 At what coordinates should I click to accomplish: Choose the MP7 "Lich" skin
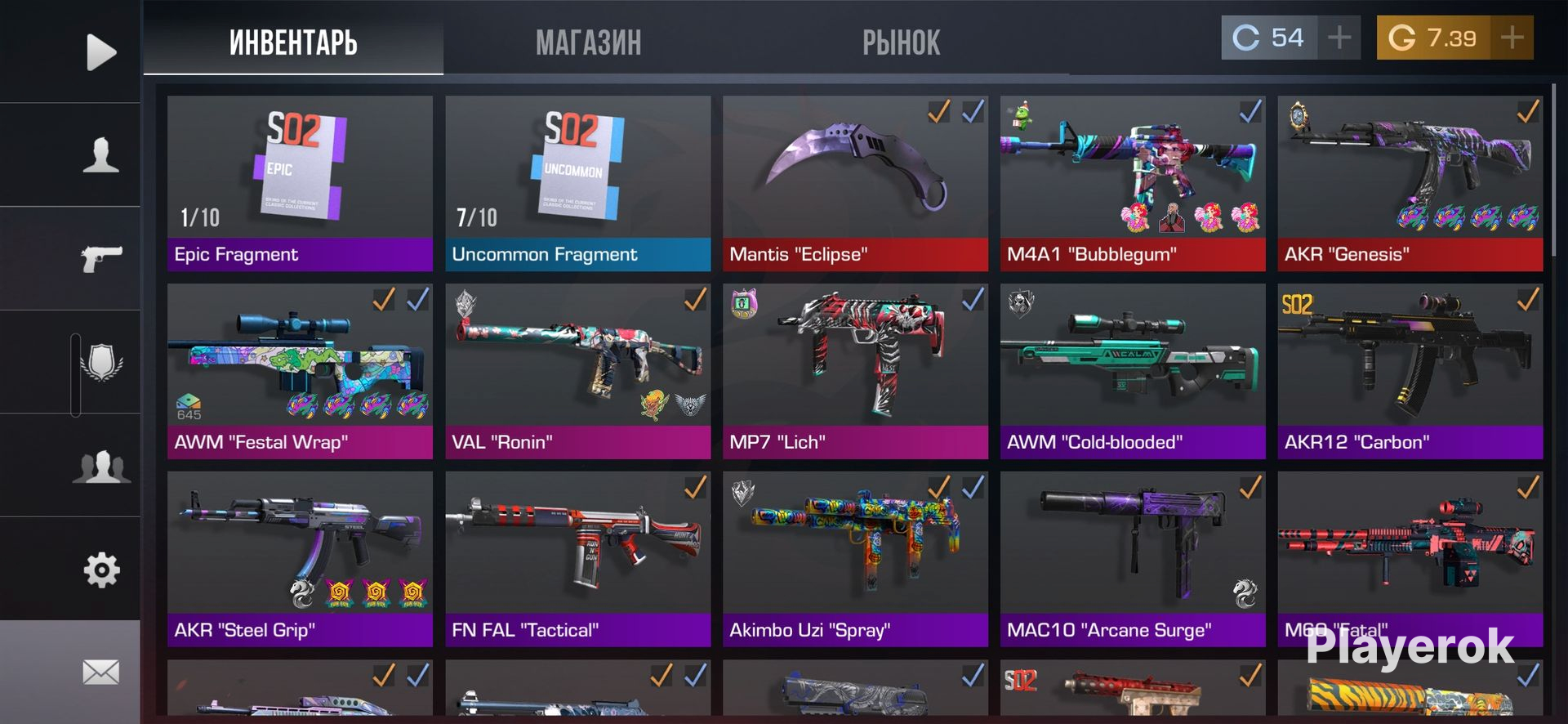(855, 371)
